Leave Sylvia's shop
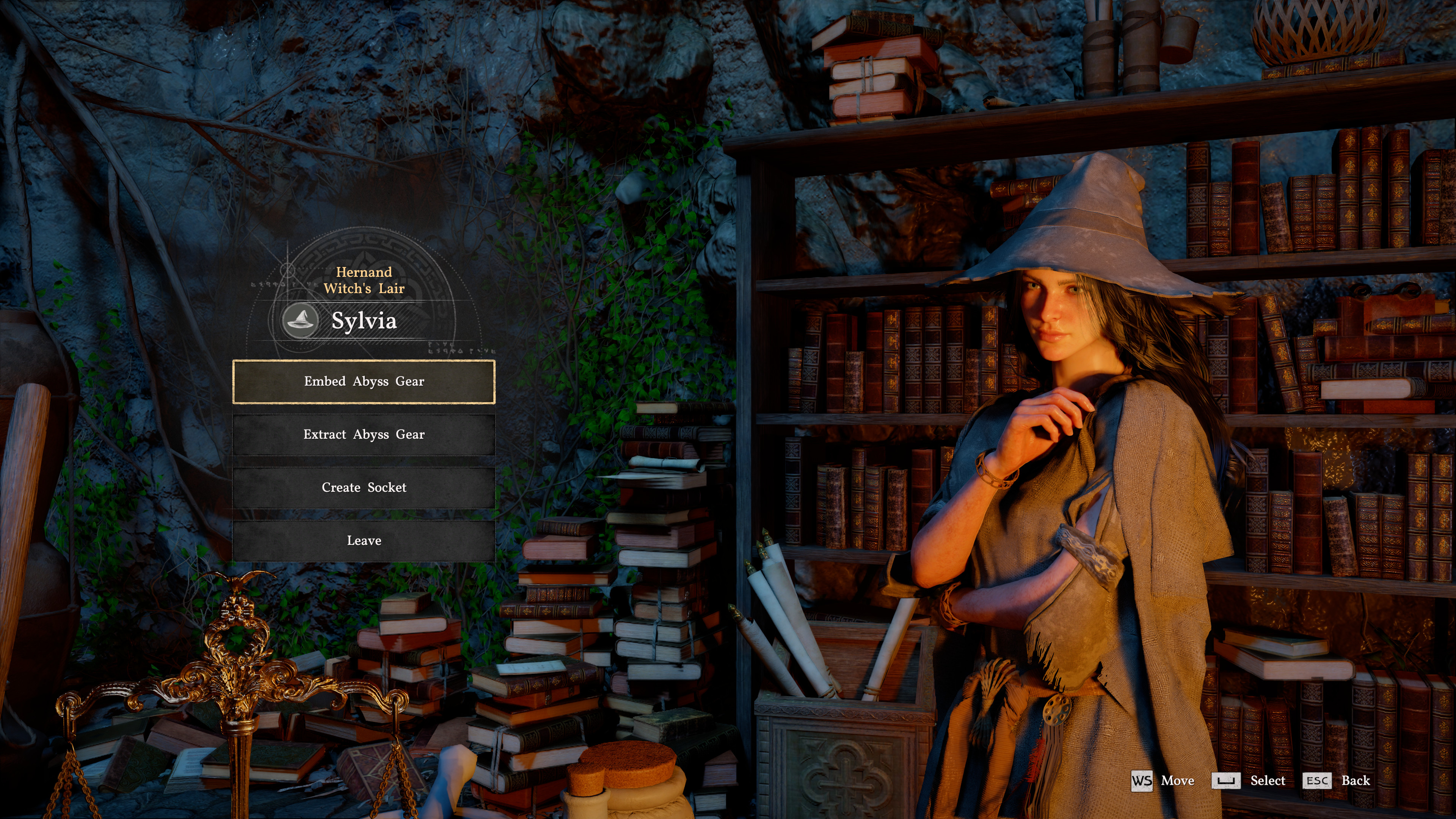The image size is (1456, 819). [x=364, y=540]
